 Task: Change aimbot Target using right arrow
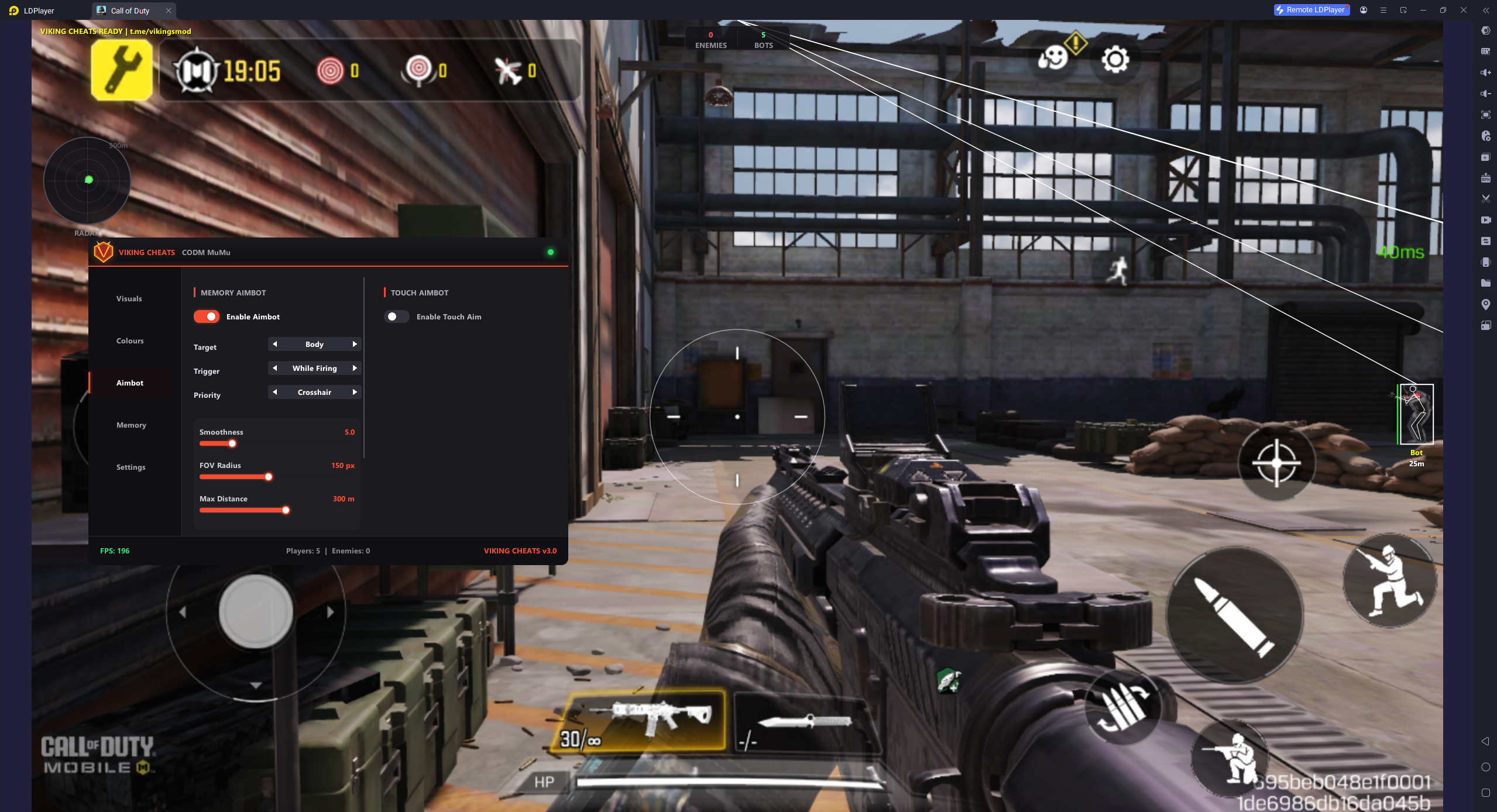pyautogui.click(x=355, y=344)
